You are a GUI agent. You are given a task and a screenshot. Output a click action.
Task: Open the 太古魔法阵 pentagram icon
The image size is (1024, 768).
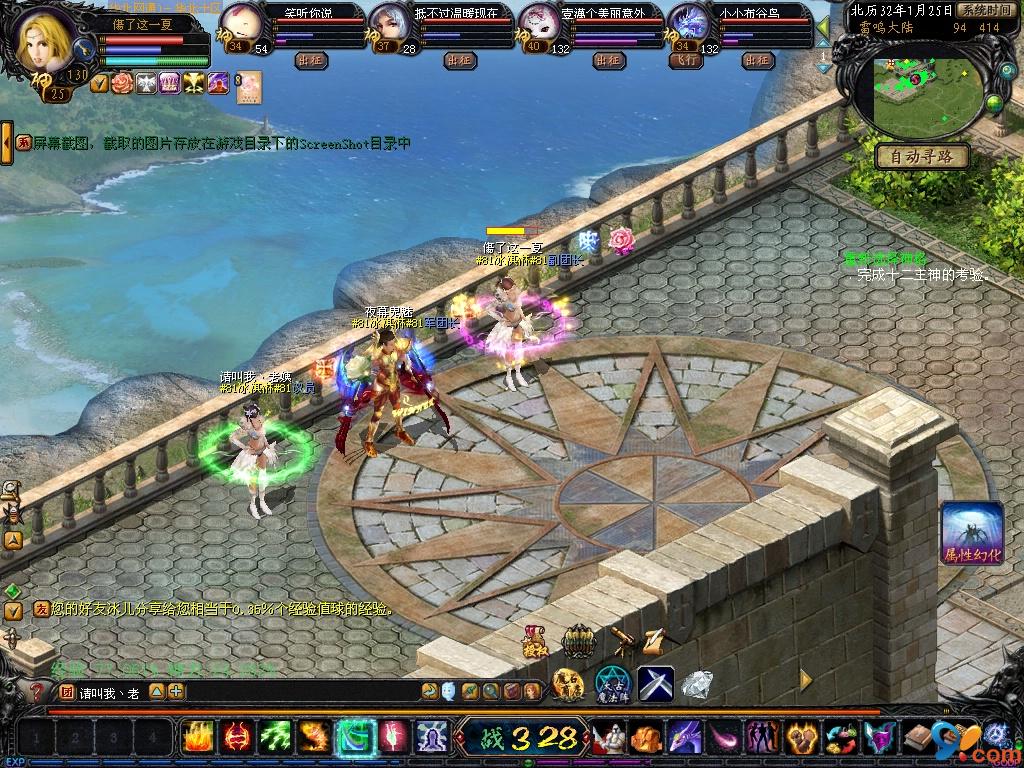(612, 684)
